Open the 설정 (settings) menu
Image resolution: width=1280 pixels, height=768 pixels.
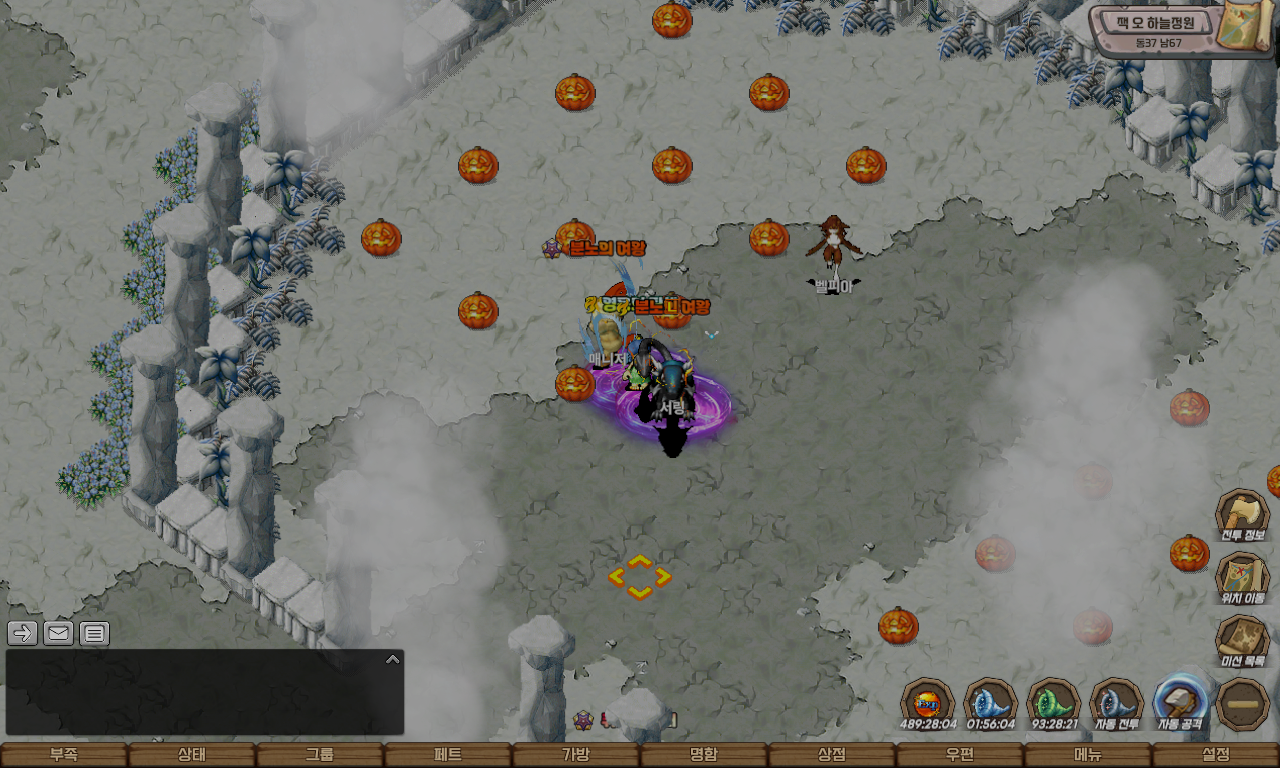pyautogui.click(x=1216, y=755)
